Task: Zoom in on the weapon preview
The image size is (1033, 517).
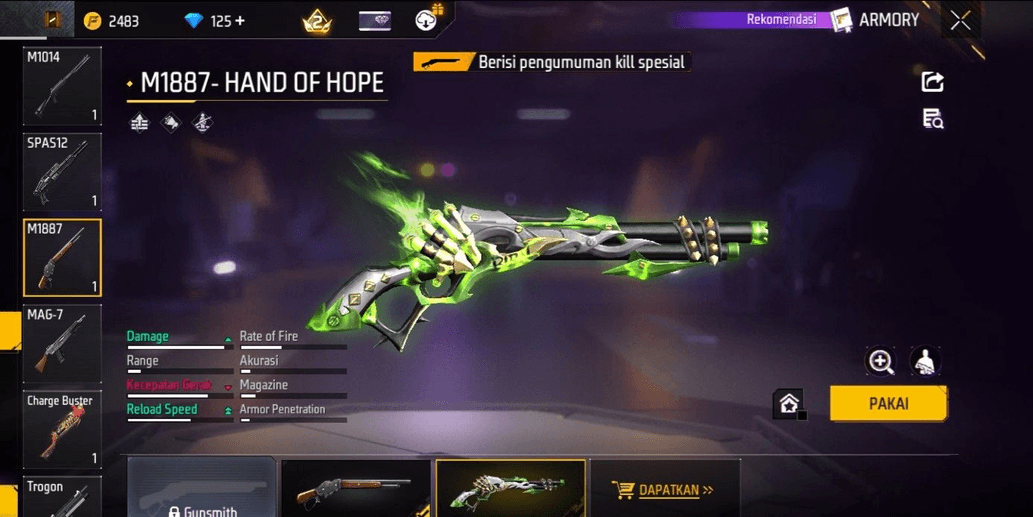Action: click(881, 362)
